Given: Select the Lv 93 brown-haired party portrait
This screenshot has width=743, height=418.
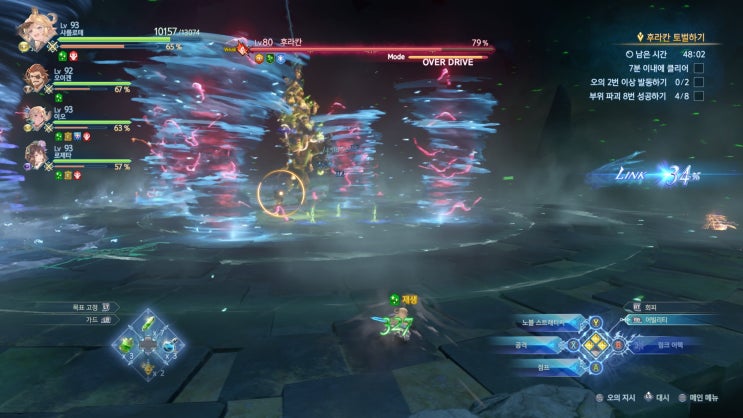Looking at the screenshot, I should (x=37, y=155).
